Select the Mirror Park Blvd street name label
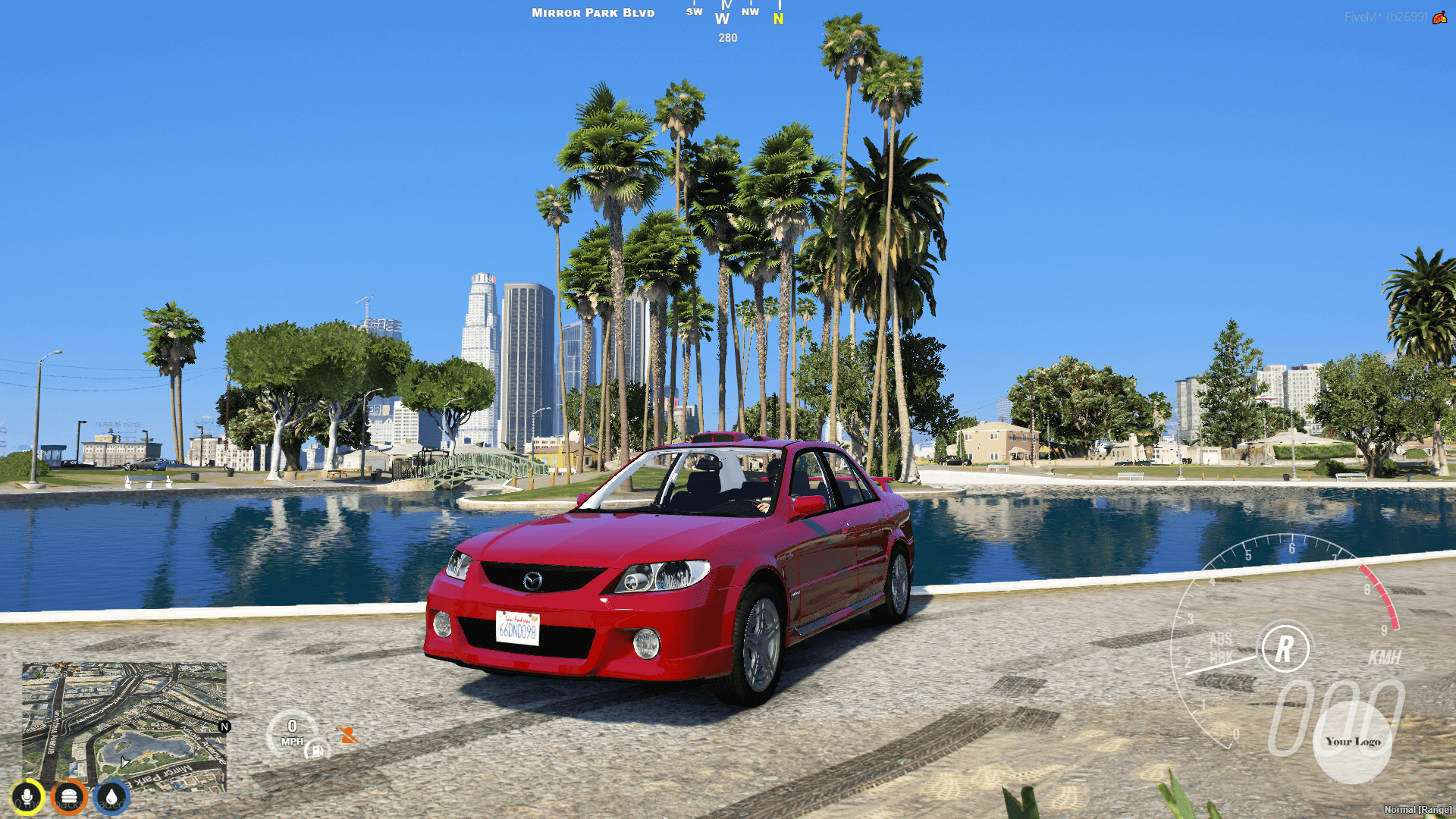This screenshot has width=1456, height=819. point(592,12)
